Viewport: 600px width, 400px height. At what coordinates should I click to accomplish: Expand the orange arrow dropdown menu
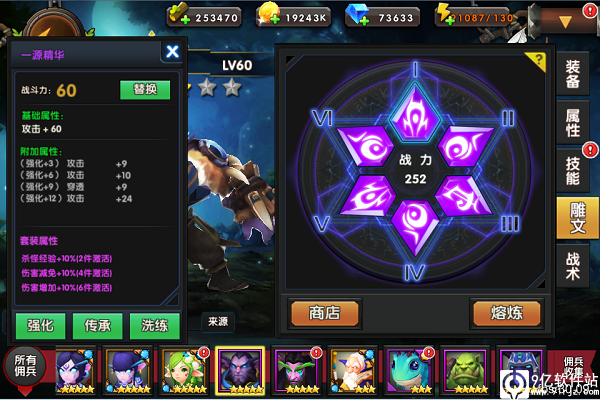565,20
